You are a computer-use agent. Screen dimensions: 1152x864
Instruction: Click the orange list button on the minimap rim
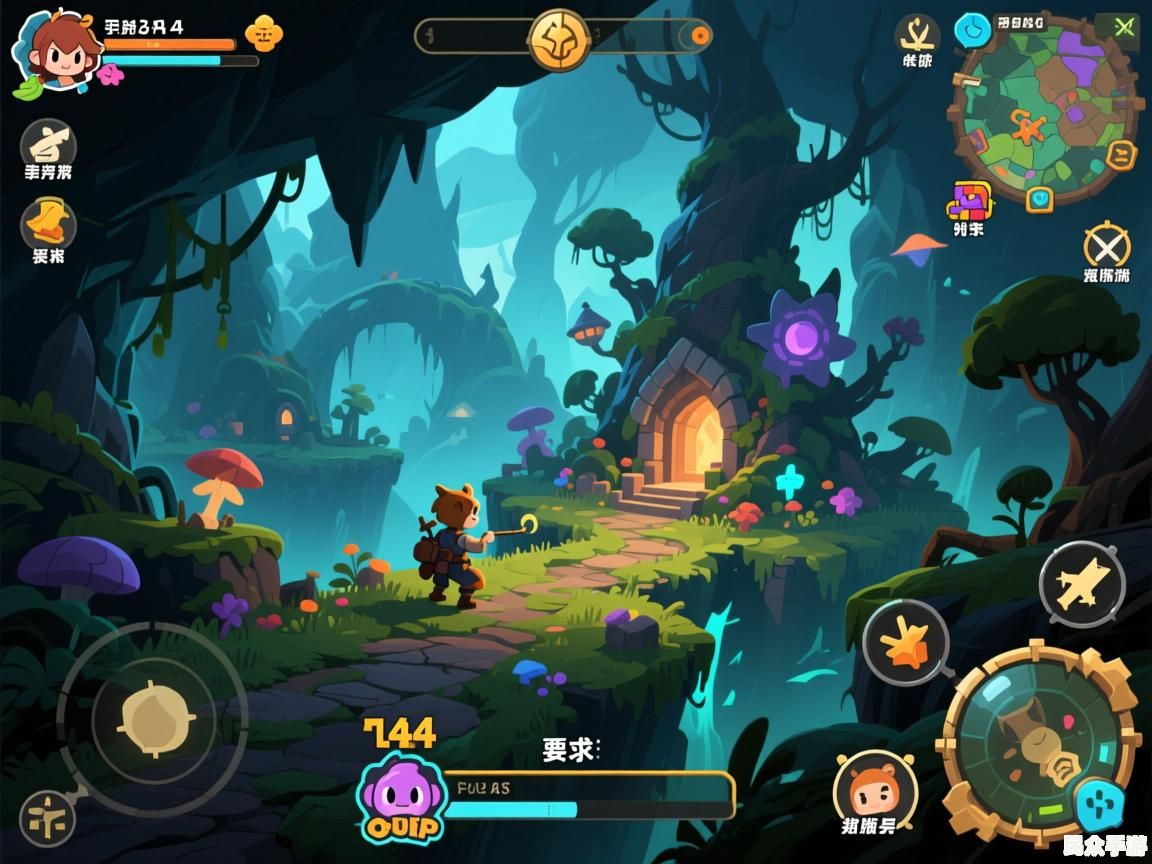pyautogui.click(x=1122, y=155)
